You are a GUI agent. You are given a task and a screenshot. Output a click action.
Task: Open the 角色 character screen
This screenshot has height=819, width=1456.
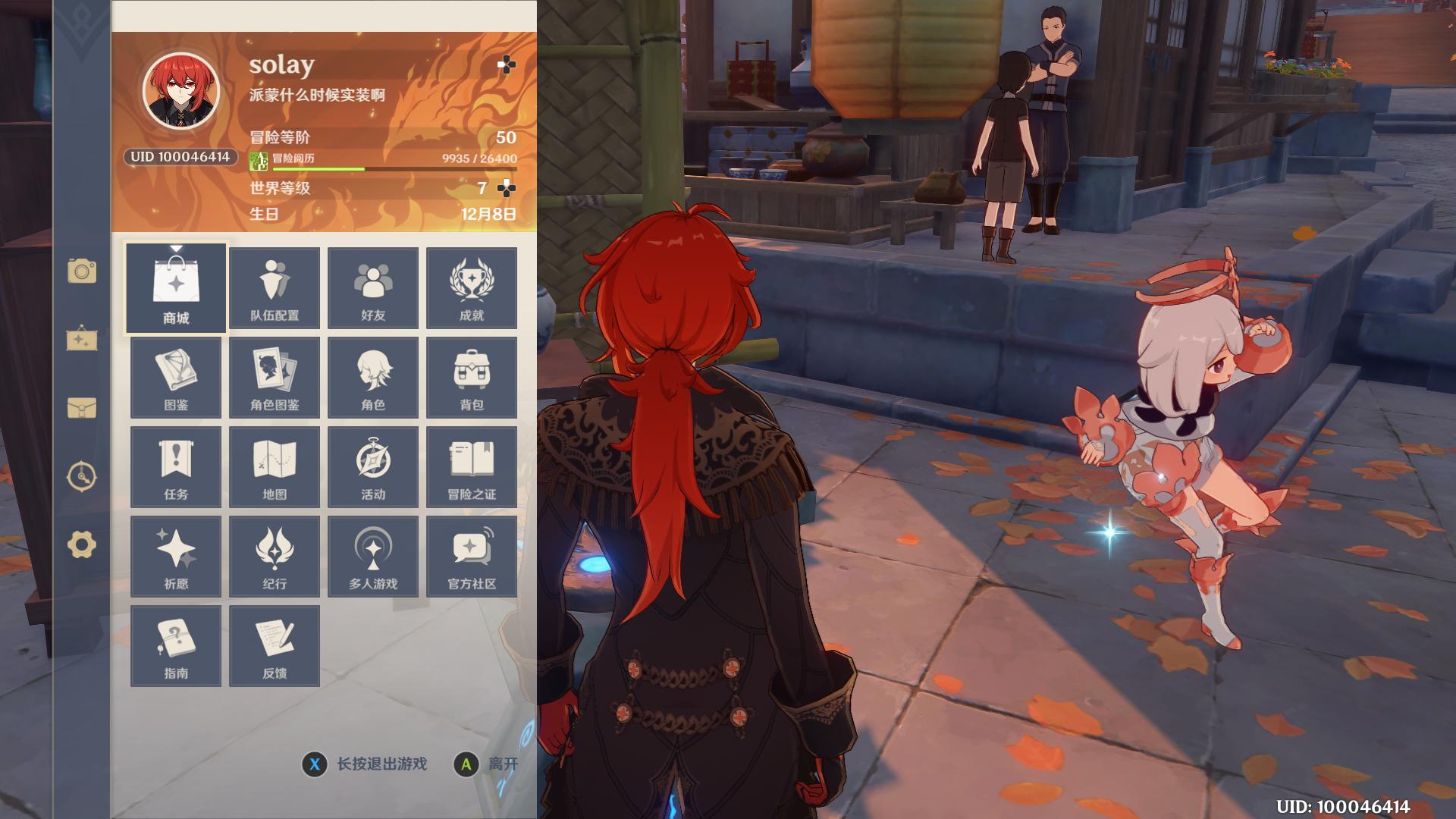pyautogui.click(x=373, y=378)
